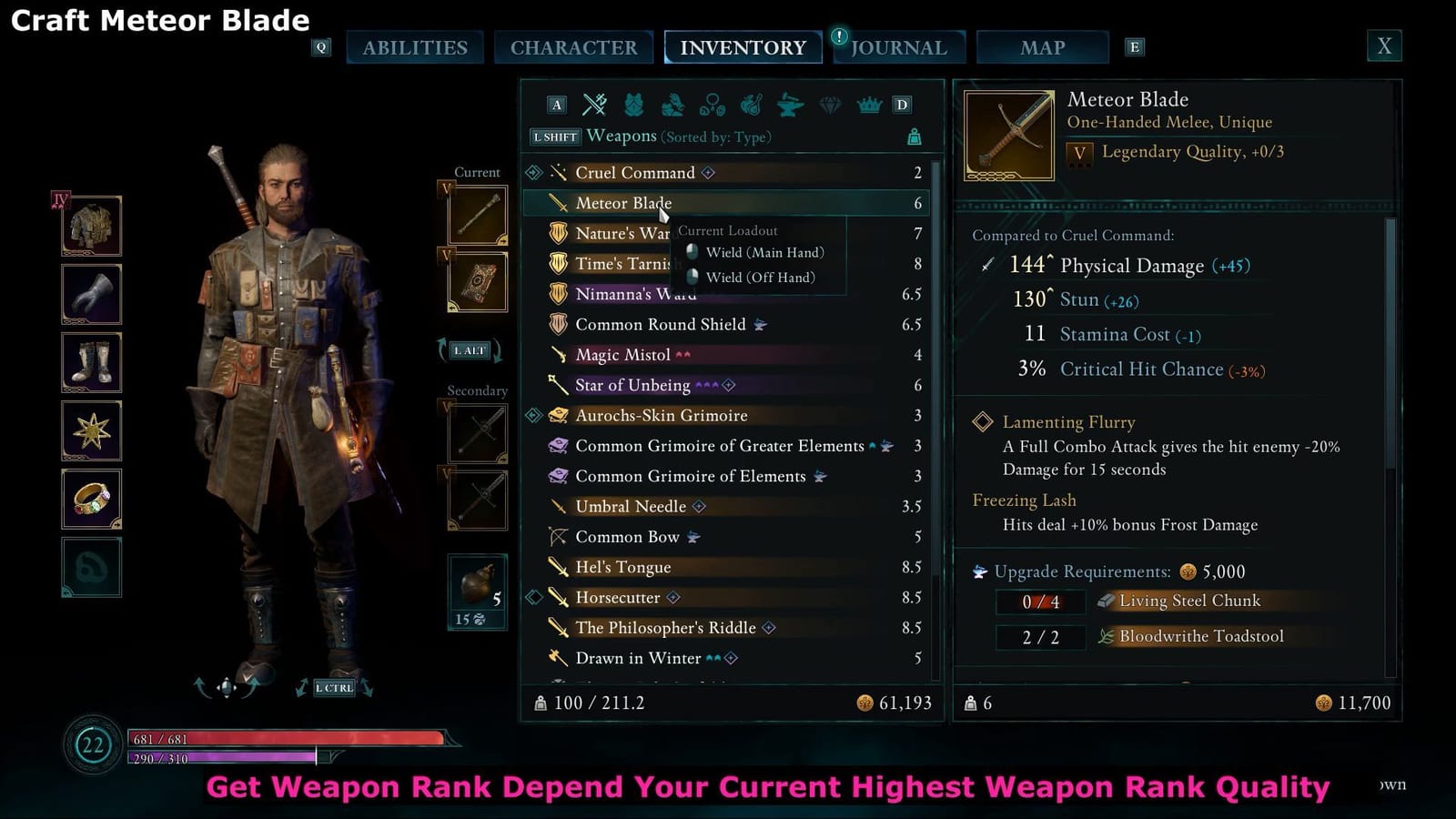This screenshot has height=819, width=1456.
Task: Switch to the CHARACTER tab
Action: [x=574, y=47]
